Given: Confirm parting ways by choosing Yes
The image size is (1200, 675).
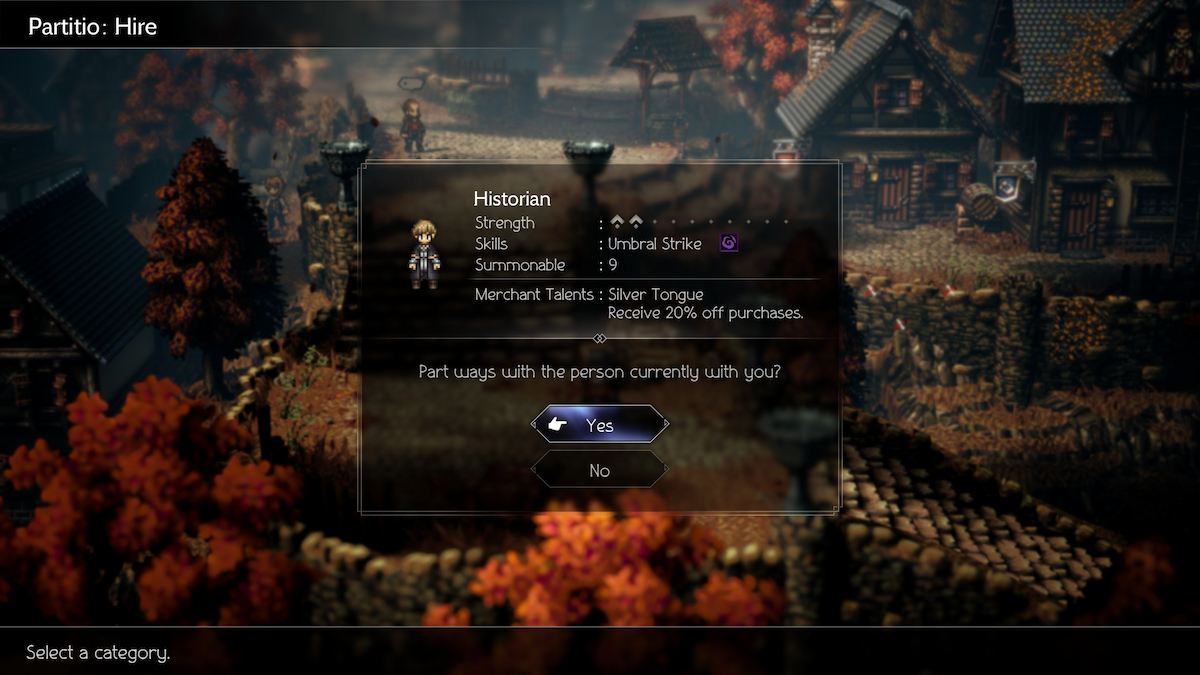Looking at the screenshot, I should pos(600,425).
